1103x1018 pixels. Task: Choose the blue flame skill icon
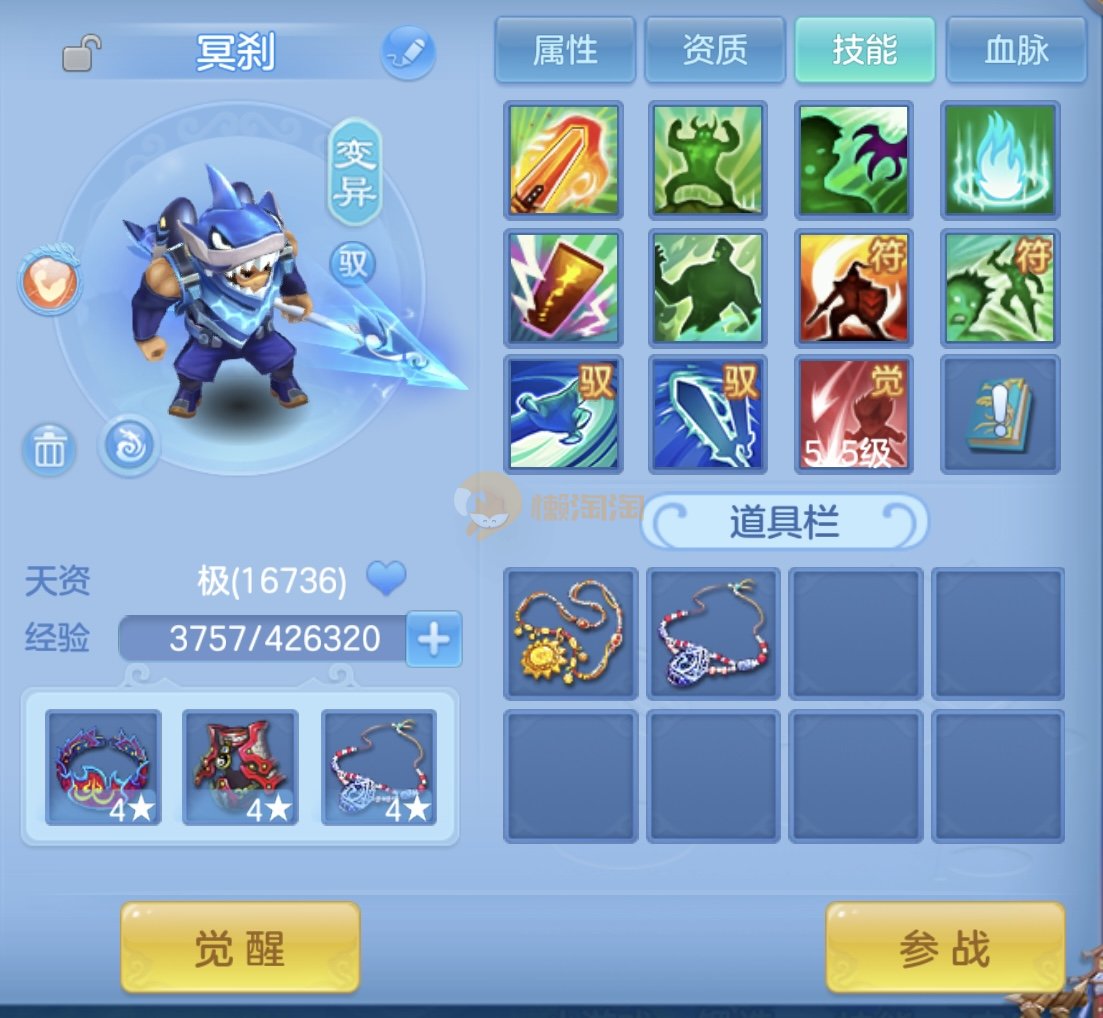click(x=1000, y=160)
